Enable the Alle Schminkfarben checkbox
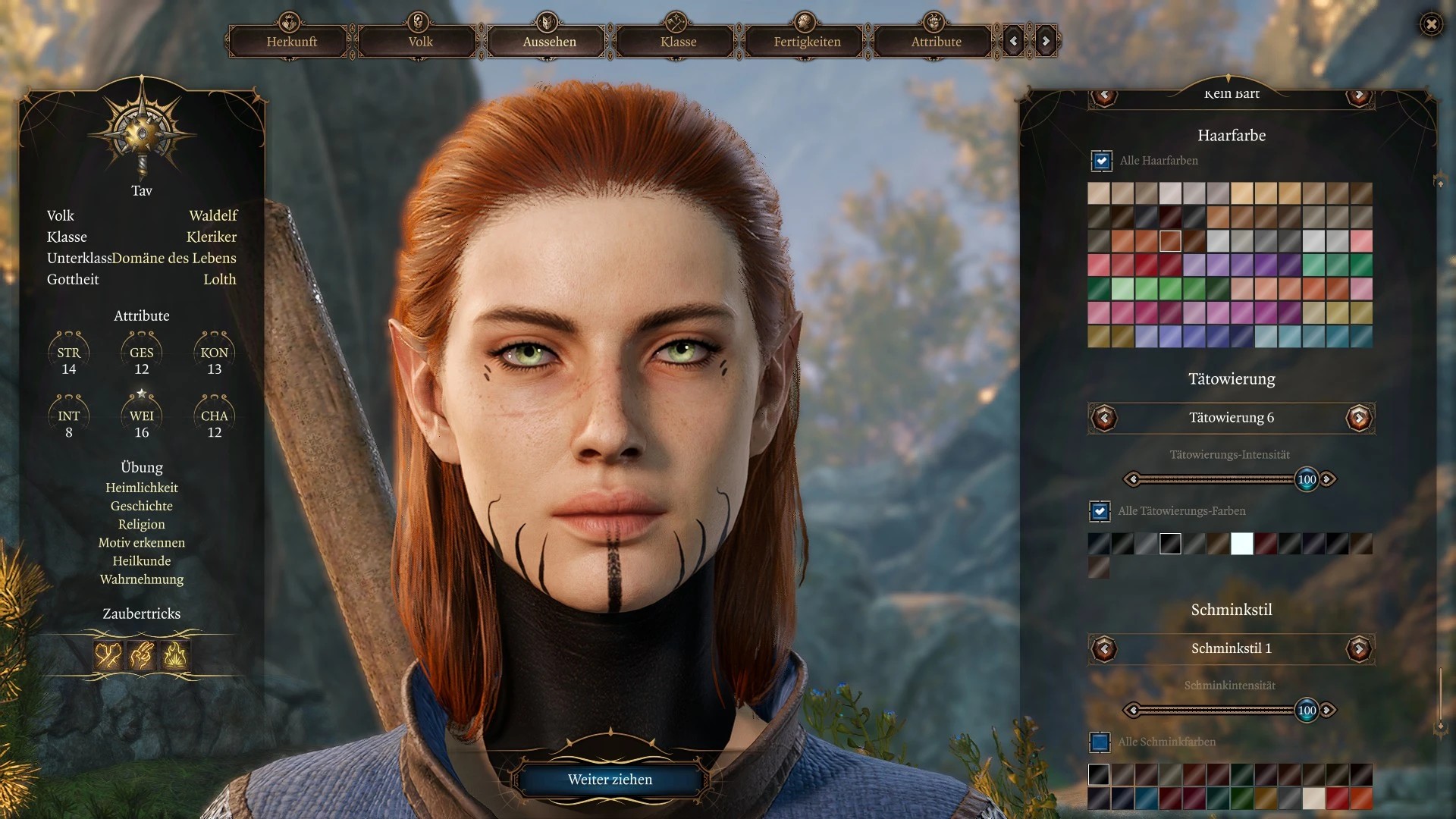This screenshot has width=1456, height=819. tap(1100, 742)
